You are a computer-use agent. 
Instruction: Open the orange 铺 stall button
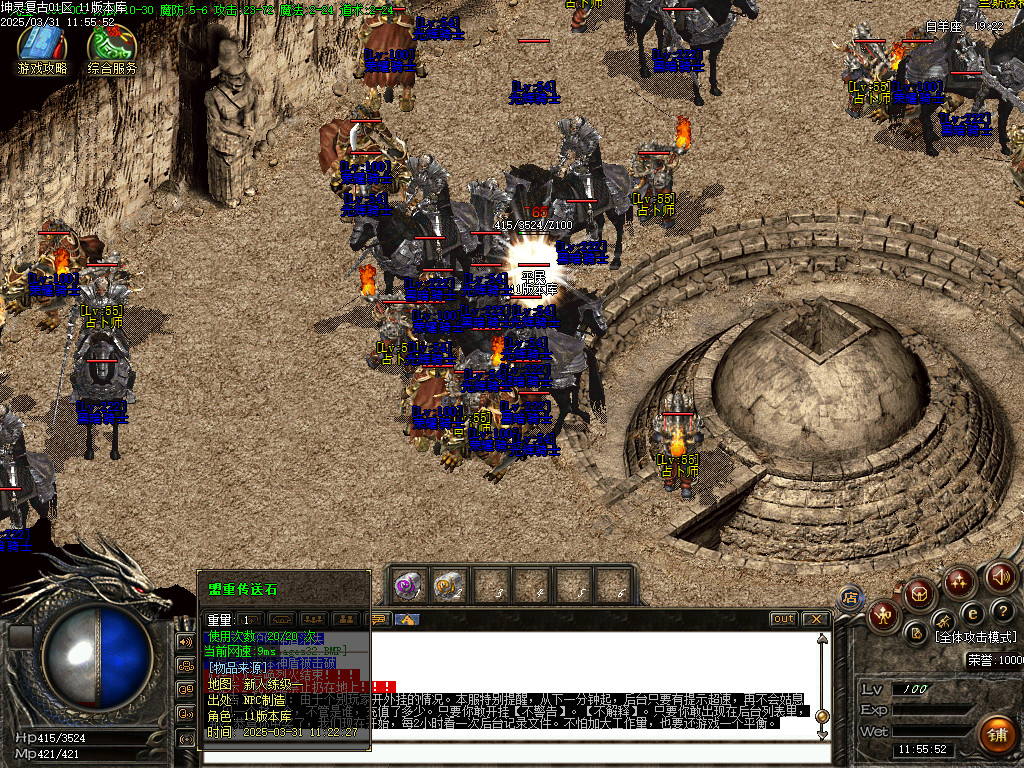[995, 733]
